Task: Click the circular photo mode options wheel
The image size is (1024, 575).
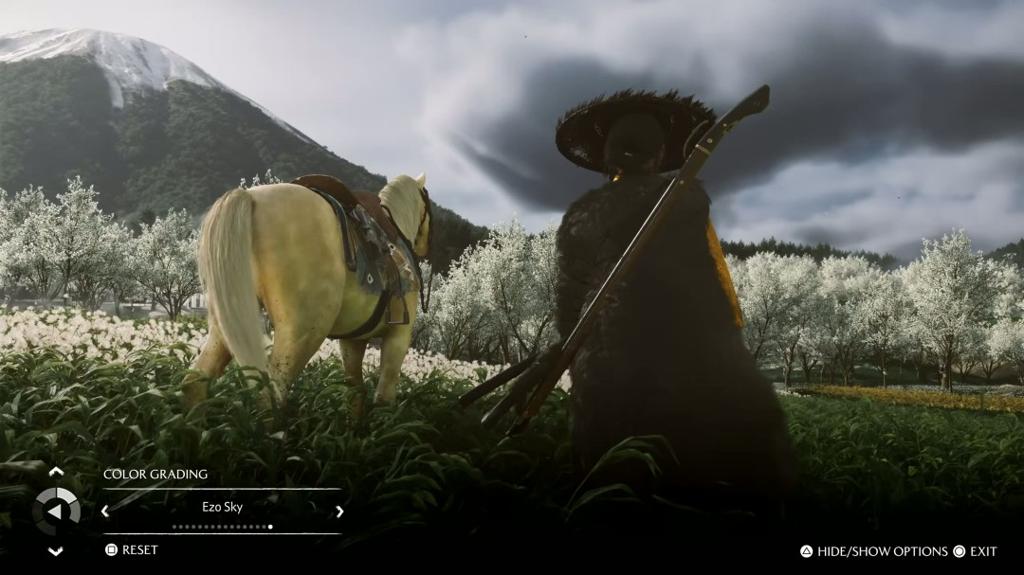Action: pos(56,511)
